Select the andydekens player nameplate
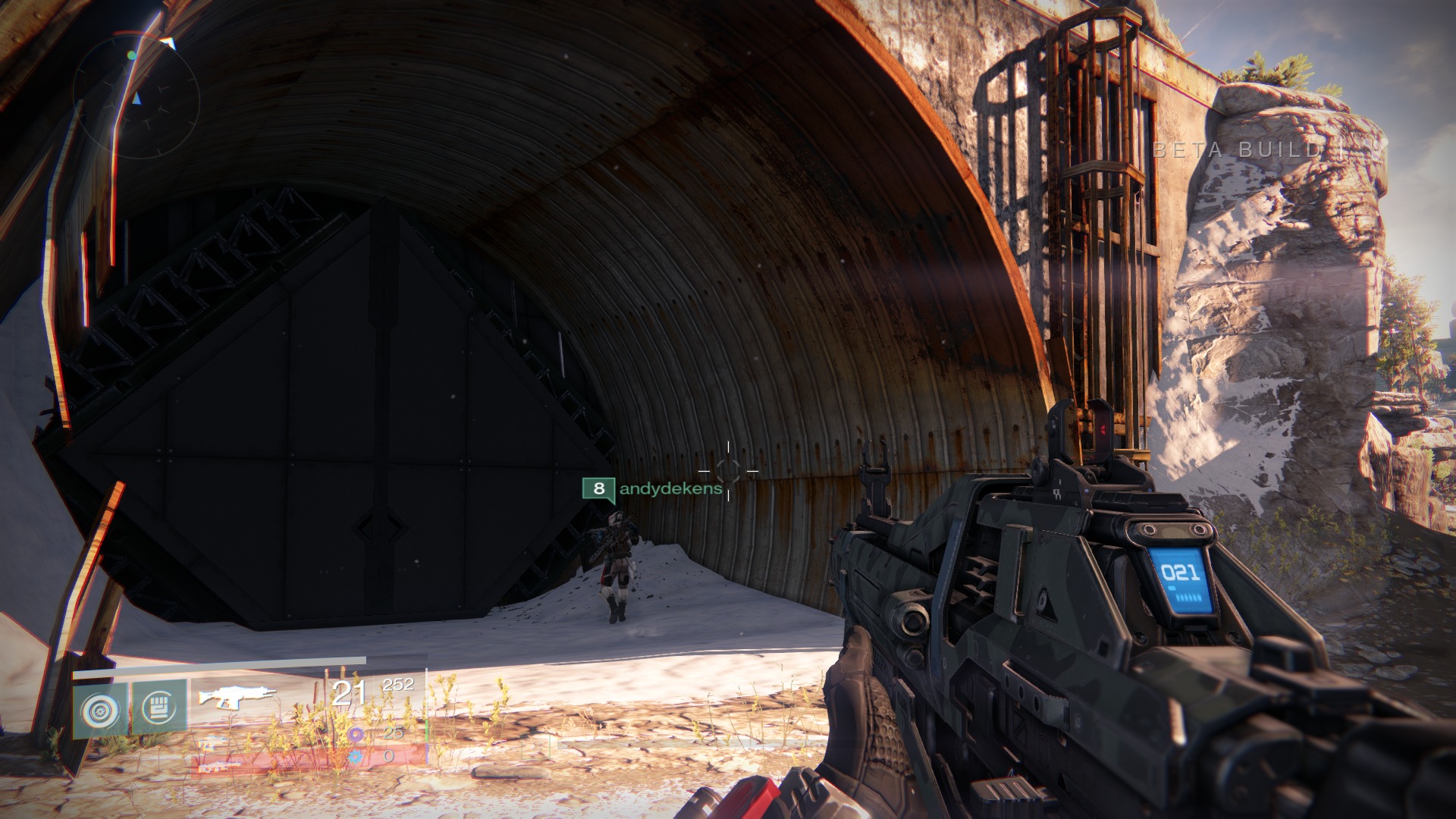Screen dimensions: 1456x819 pyautogui.click(x=653, y=488)
